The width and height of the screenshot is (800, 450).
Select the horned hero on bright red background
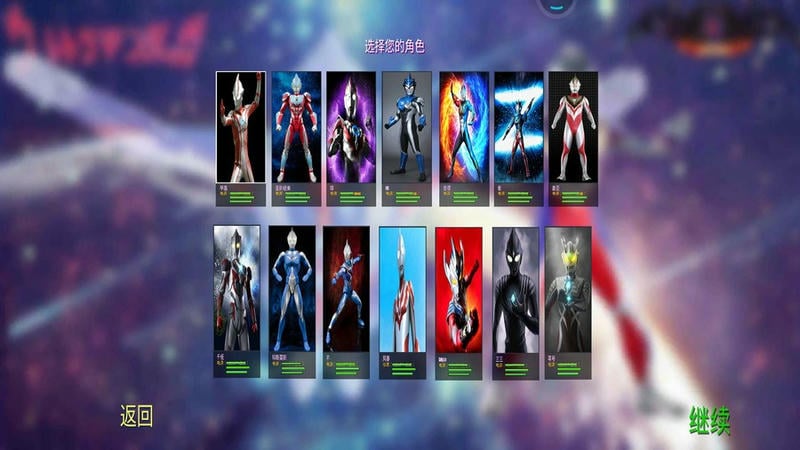(458, 290)
